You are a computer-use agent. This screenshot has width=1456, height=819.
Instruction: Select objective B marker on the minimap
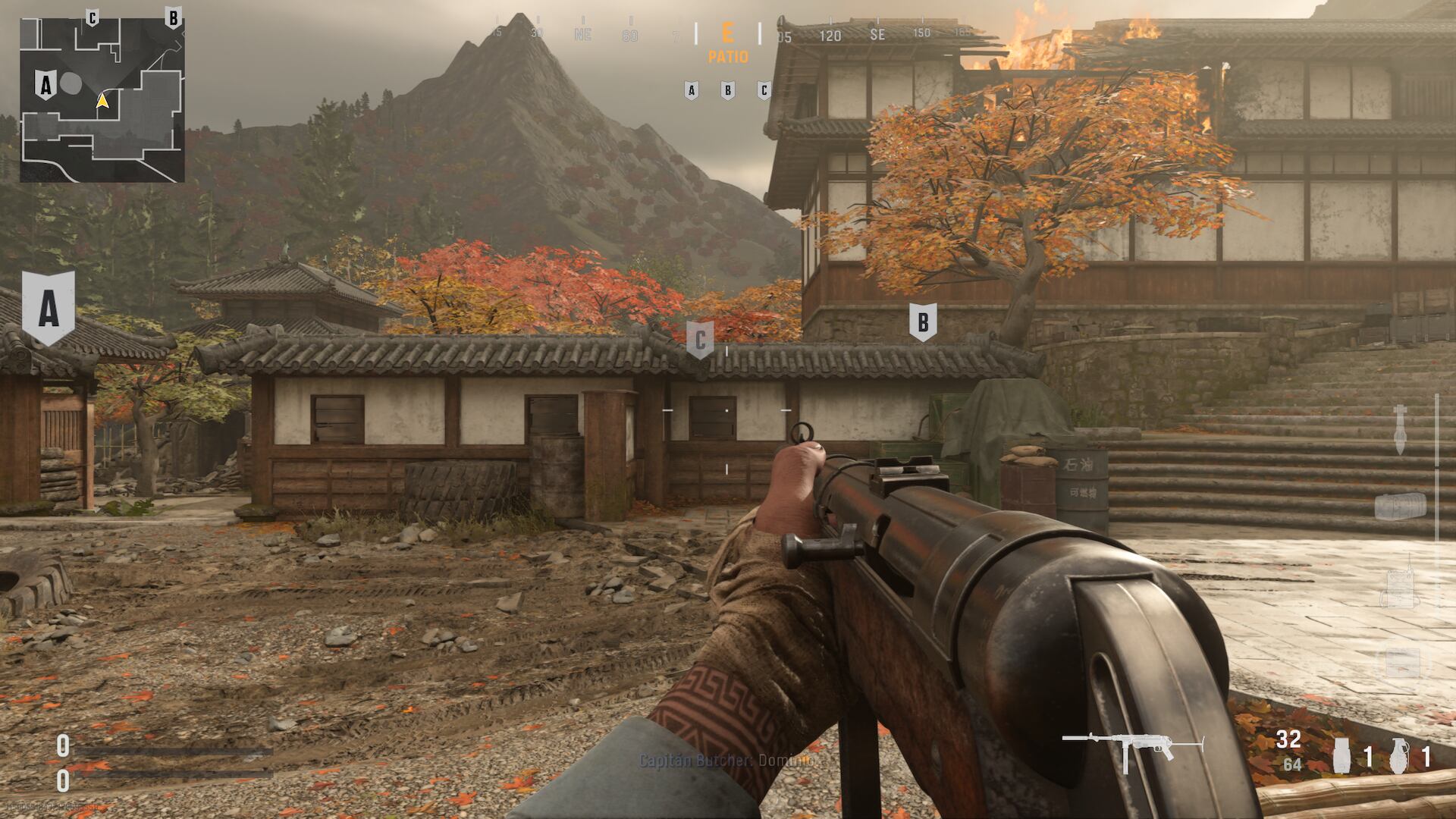pos(173,17)
